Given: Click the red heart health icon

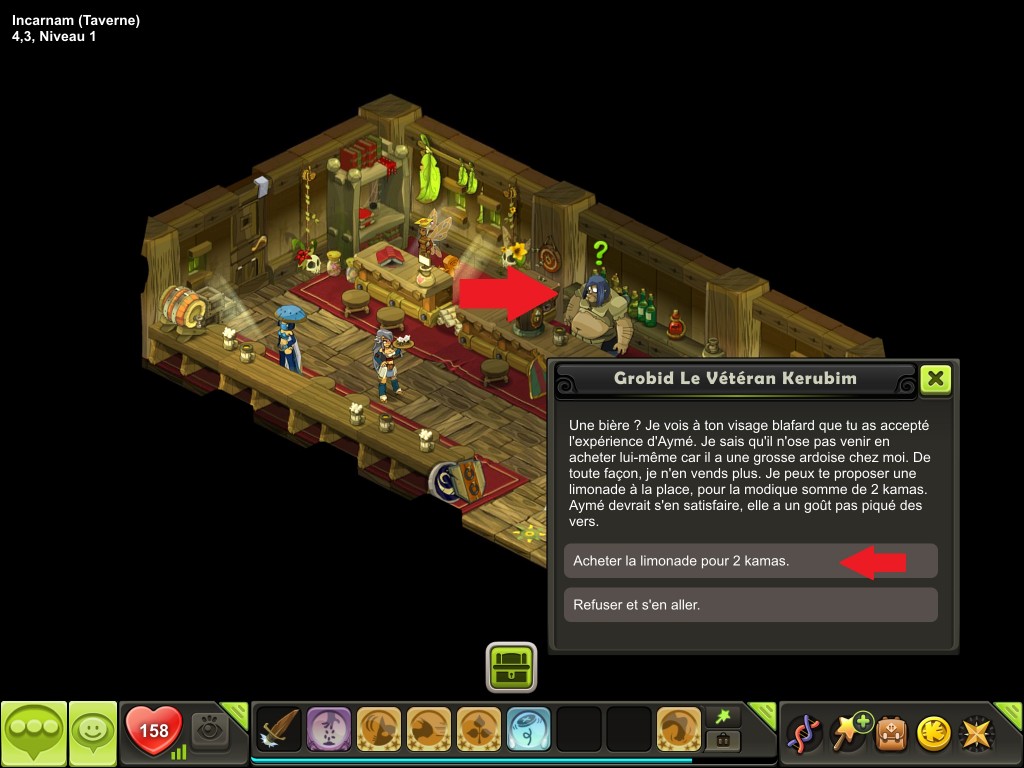Looking at the screenshot, I should [x=153, y=731].
